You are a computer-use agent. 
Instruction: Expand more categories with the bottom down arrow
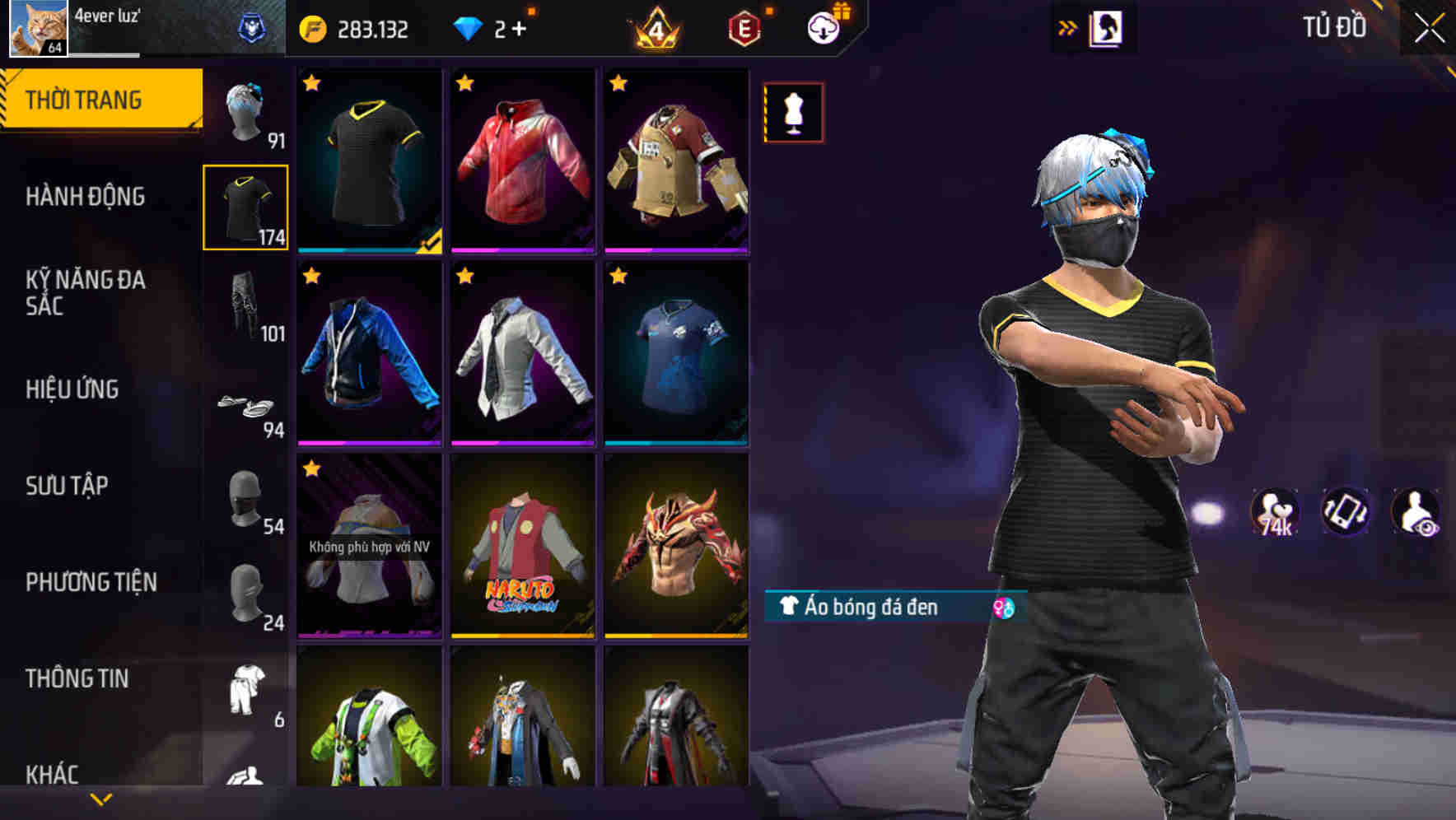100,799
